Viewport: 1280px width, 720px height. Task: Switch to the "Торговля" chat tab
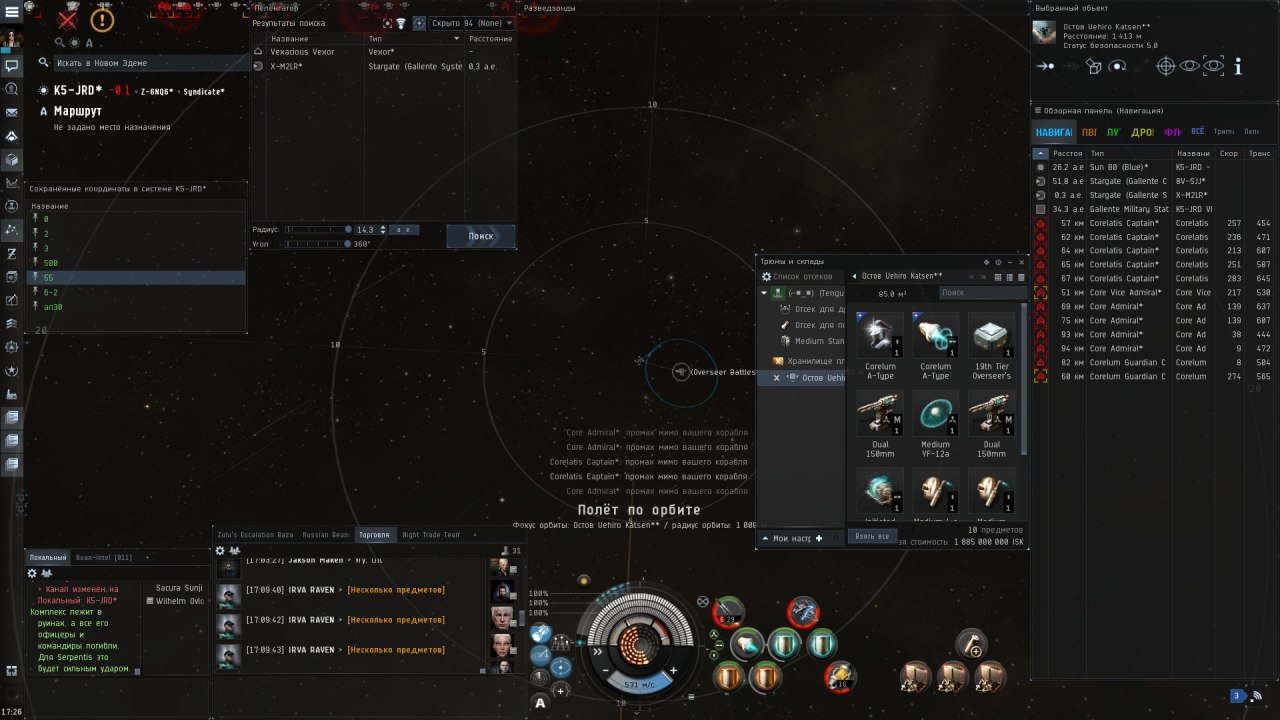(x=374, y=535)
